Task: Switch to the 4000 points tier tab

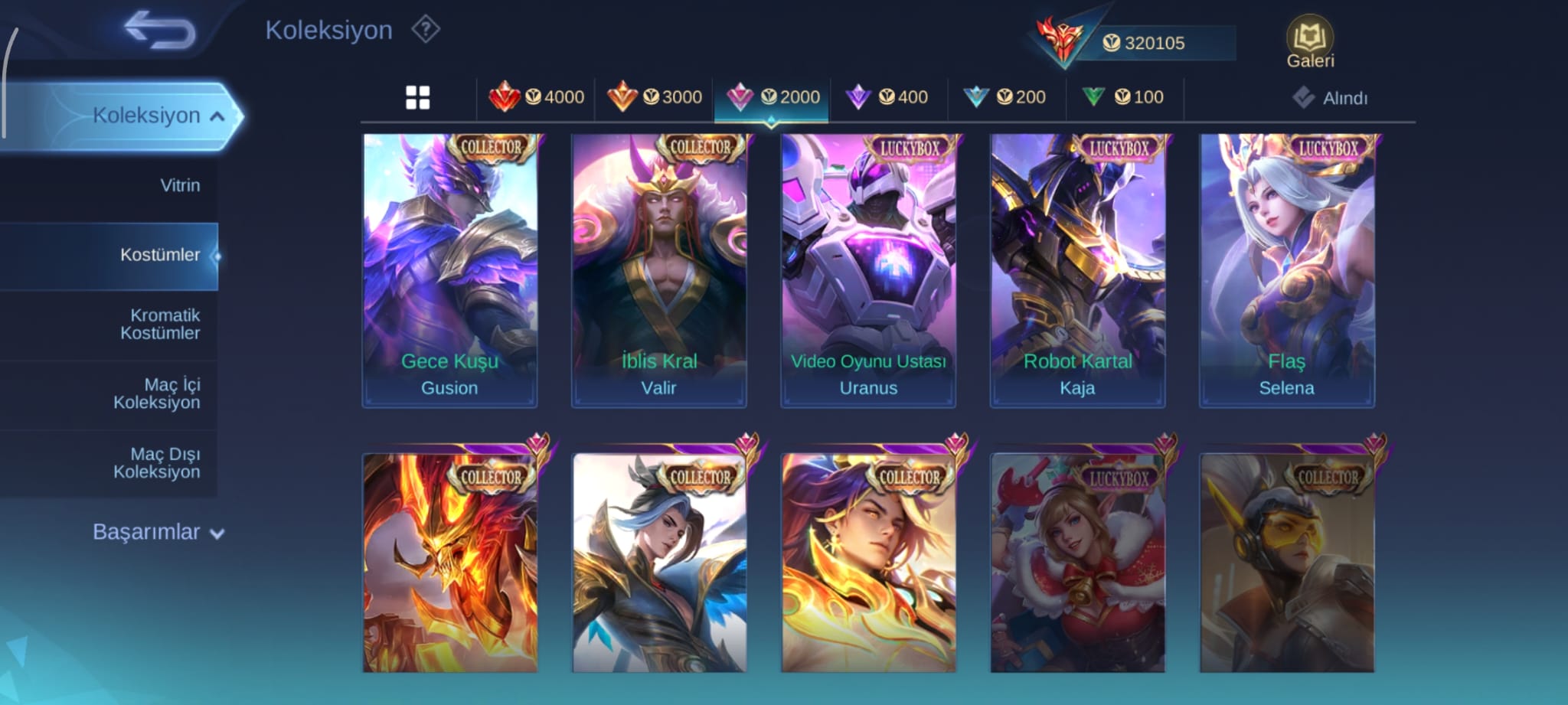Action: [x=536, y=97]
